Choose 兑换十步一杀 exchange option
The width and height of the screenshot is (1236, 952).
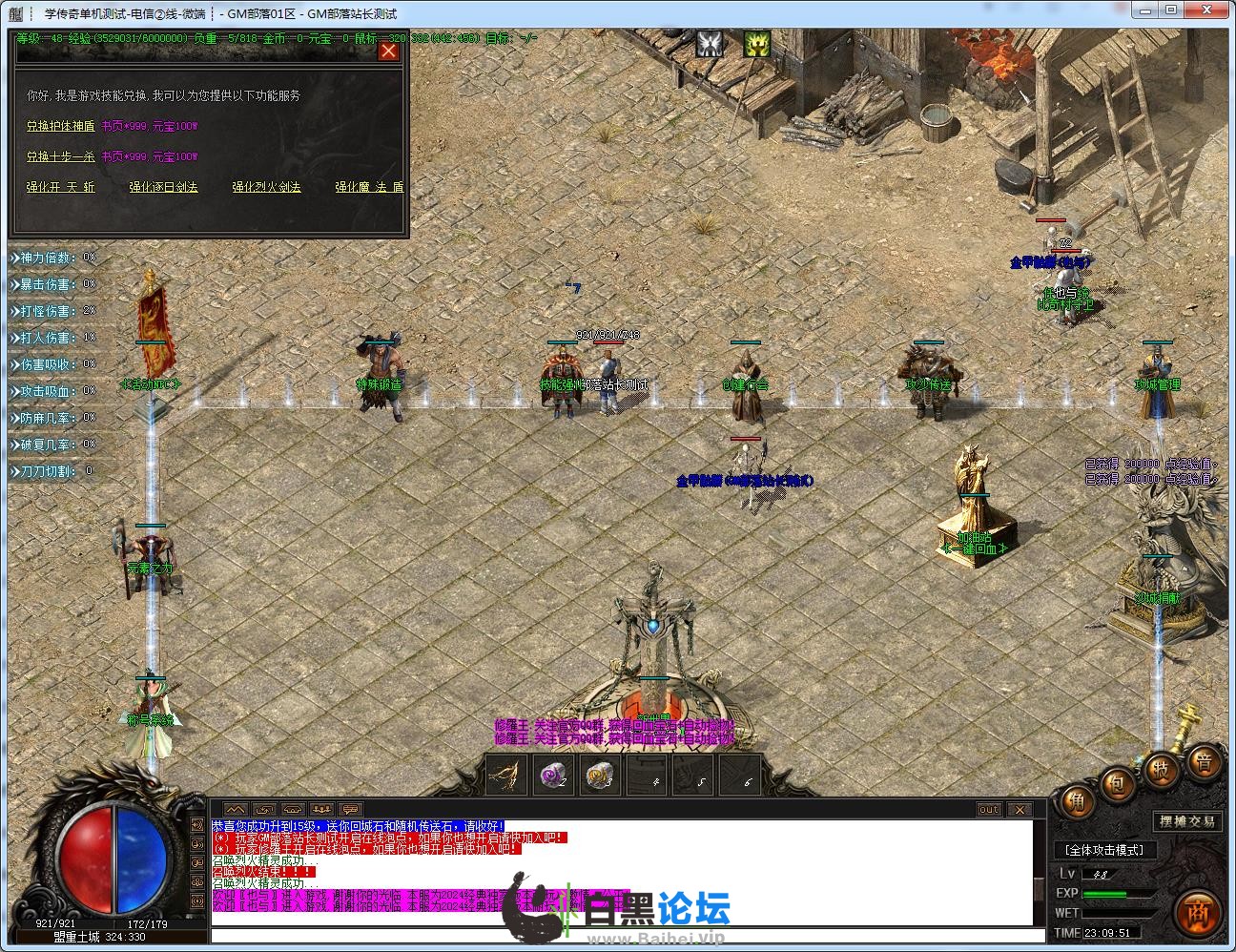tap(60, 156)
